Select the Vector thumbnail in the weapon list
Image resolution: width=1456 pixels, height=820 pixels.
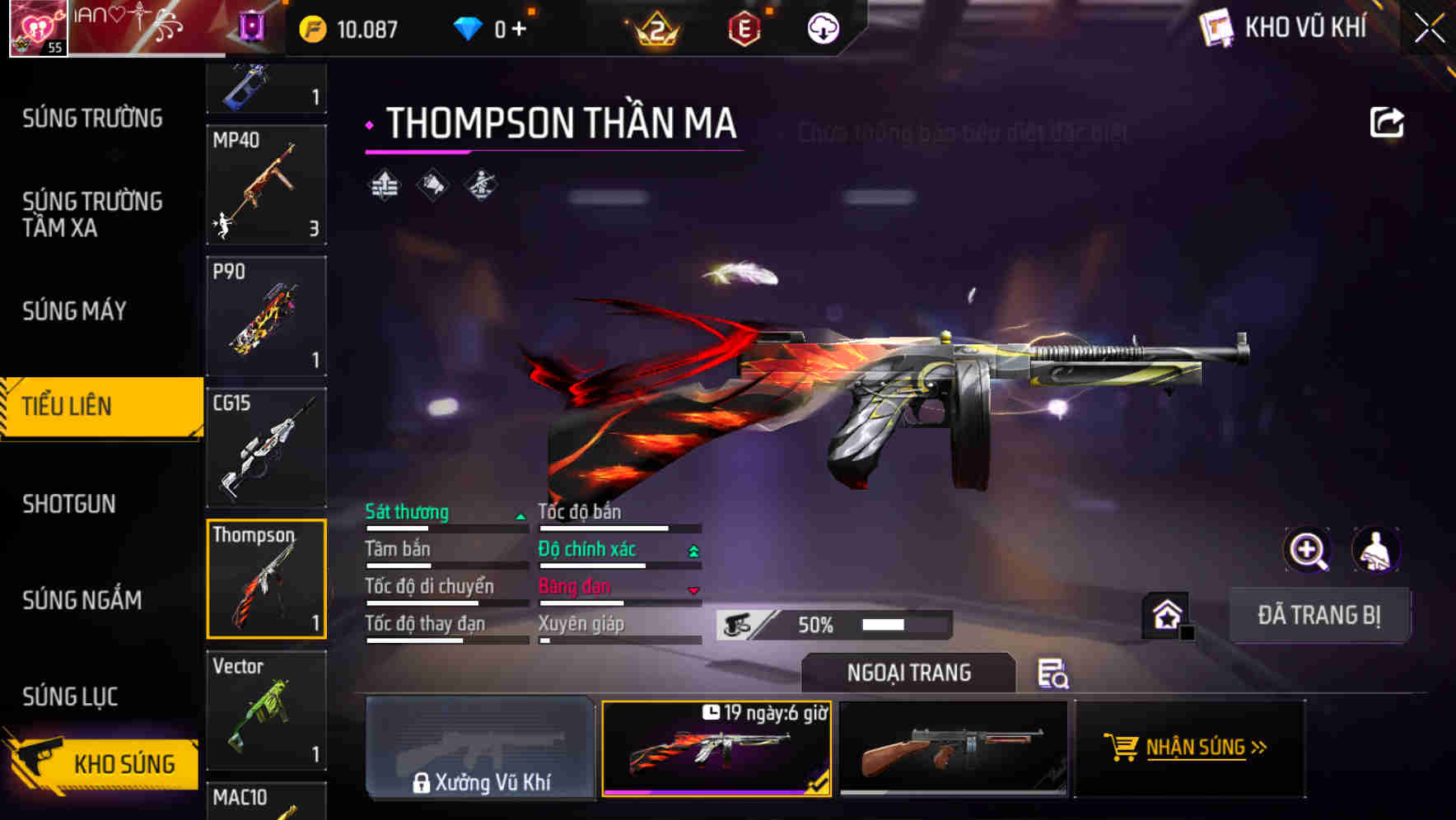coord(266,710)
